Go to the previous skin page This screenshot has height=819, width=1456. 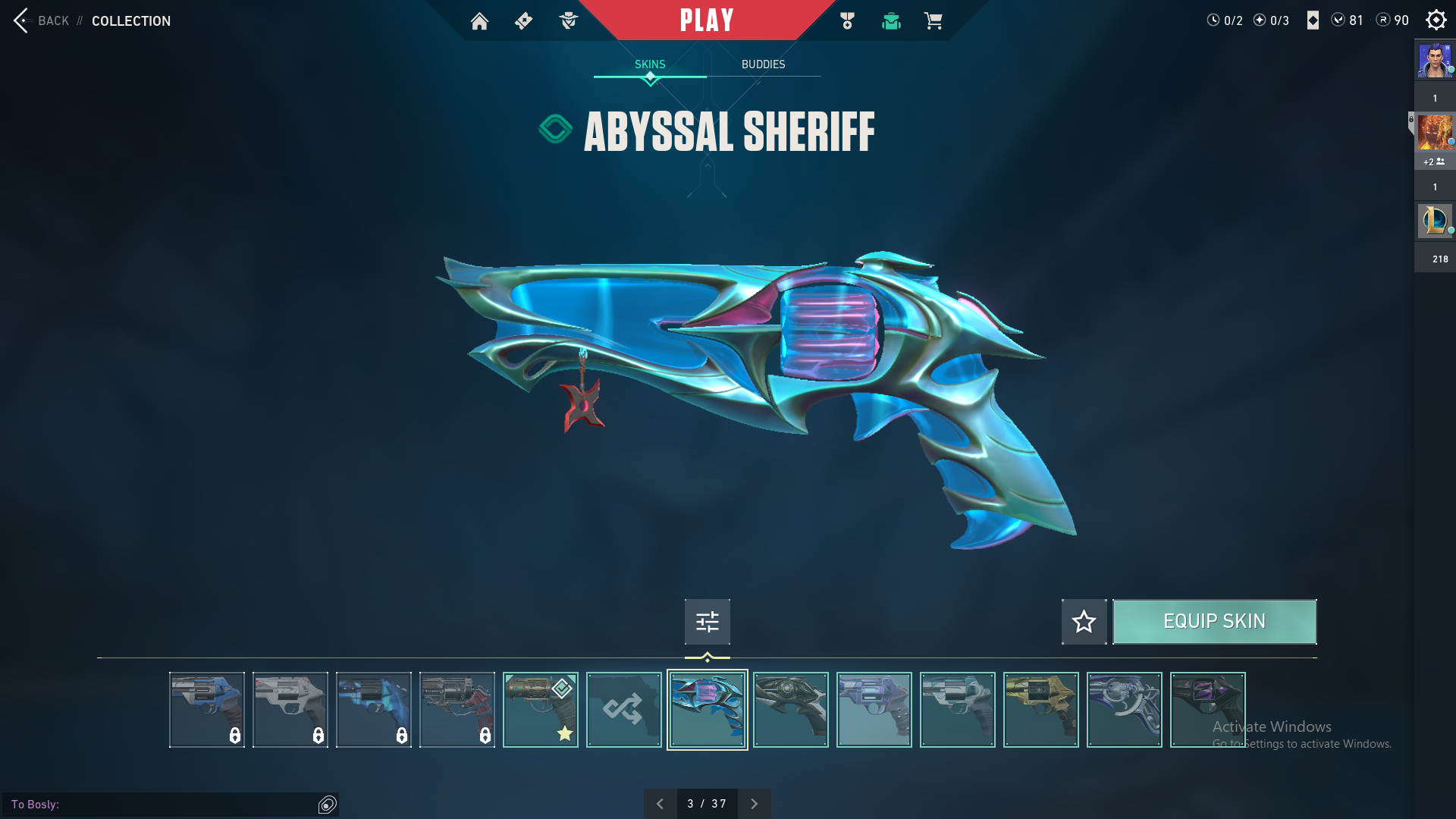click(660, 804)
